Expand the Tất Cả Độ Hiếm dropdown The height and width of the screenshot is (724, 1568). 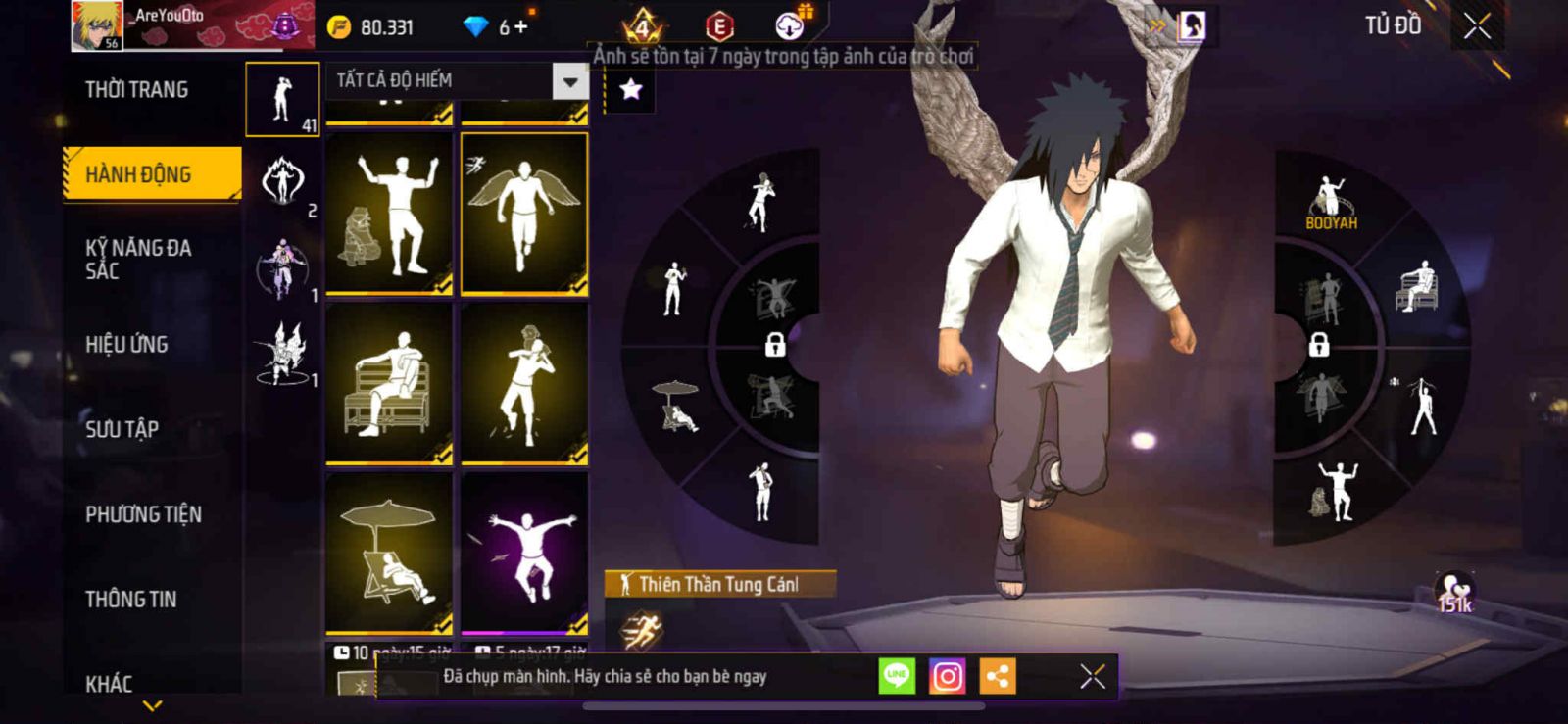tap(569, 81)
